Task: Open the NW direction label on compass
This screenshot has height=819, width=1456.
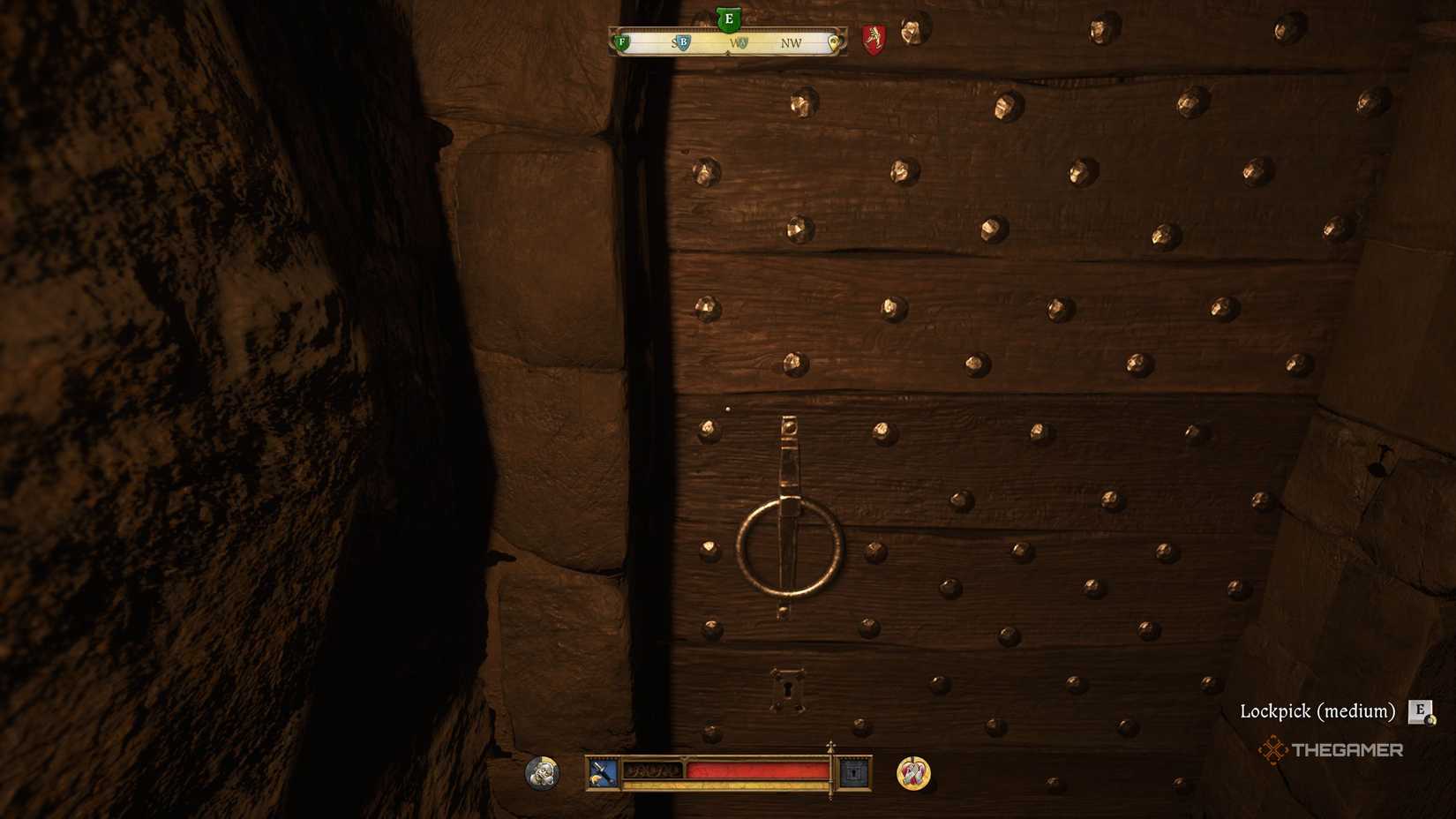Action: coord(792,42)
